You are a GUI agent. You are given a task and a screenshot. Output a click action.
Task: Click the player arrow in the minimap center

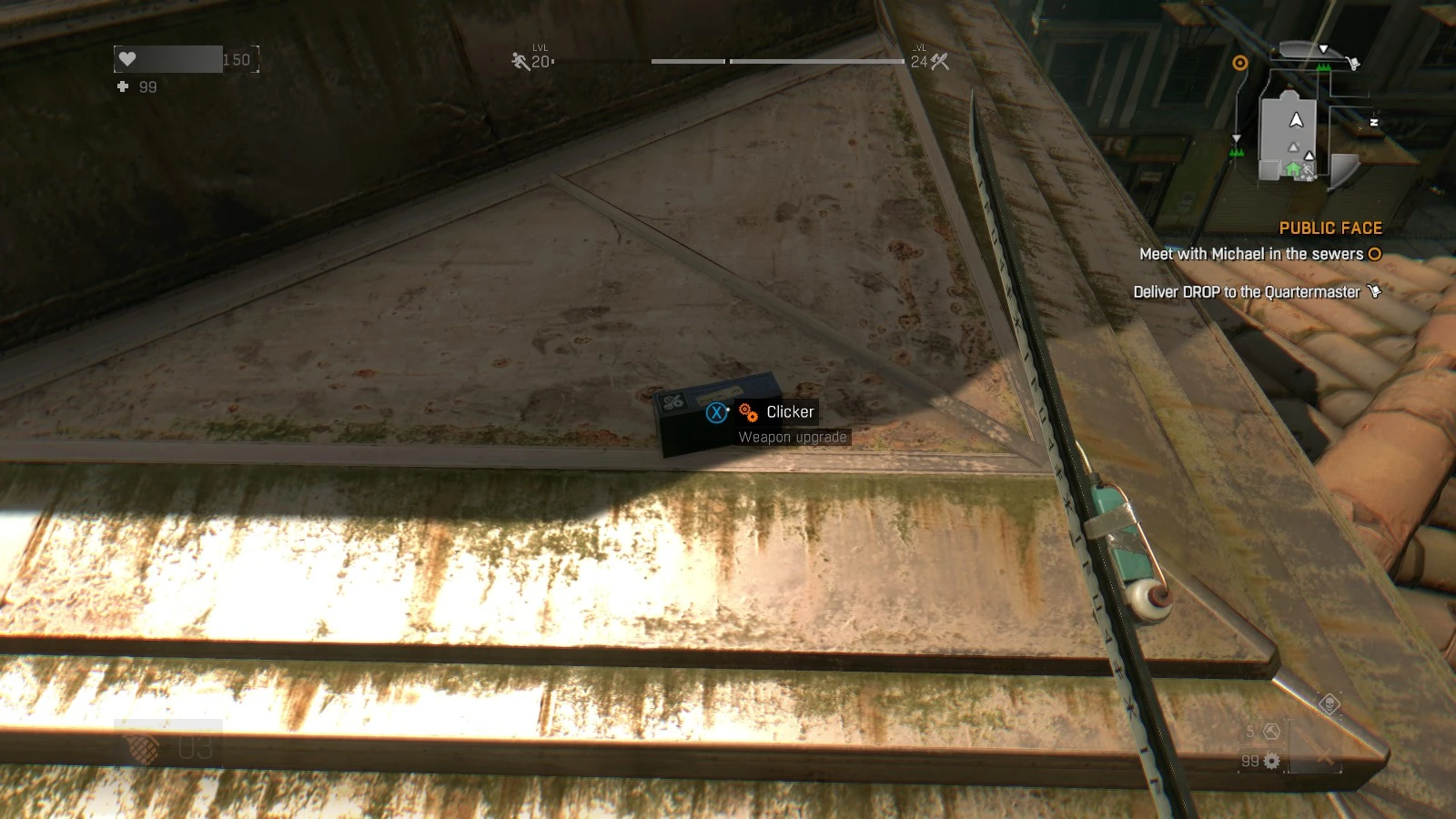click(1297, 121)
